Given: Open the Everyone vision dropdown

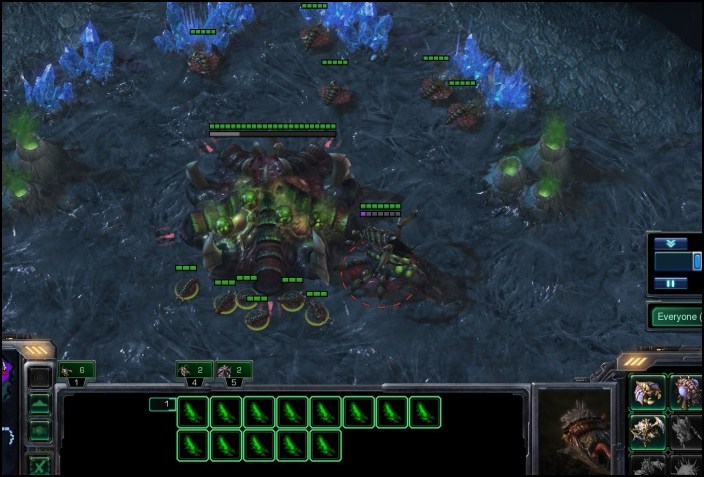Looking at the screenshot, I should (675, 317).
